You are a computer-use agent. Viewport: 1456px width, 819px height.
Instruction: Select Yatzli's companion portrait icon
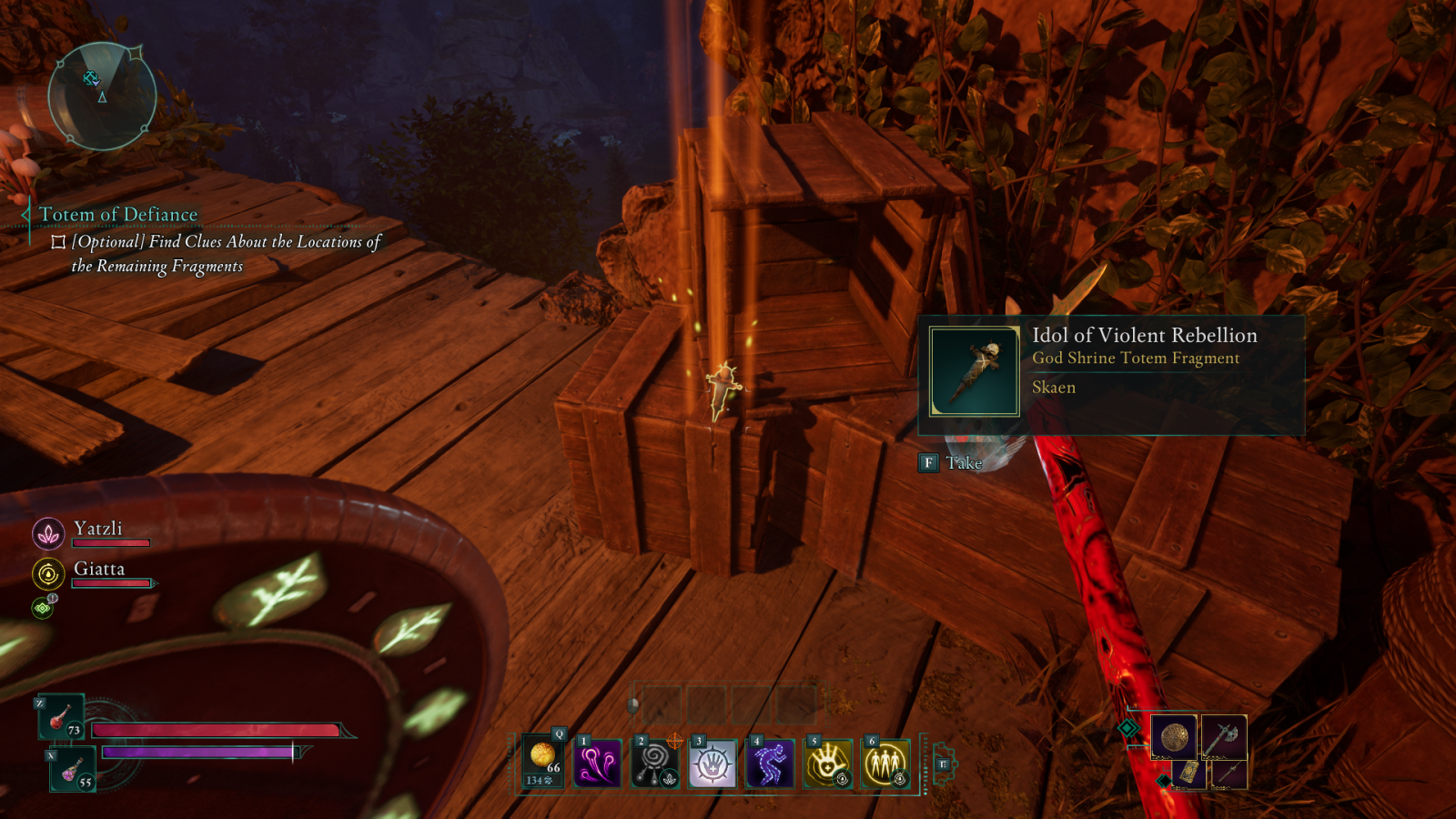tap(48, 533)
